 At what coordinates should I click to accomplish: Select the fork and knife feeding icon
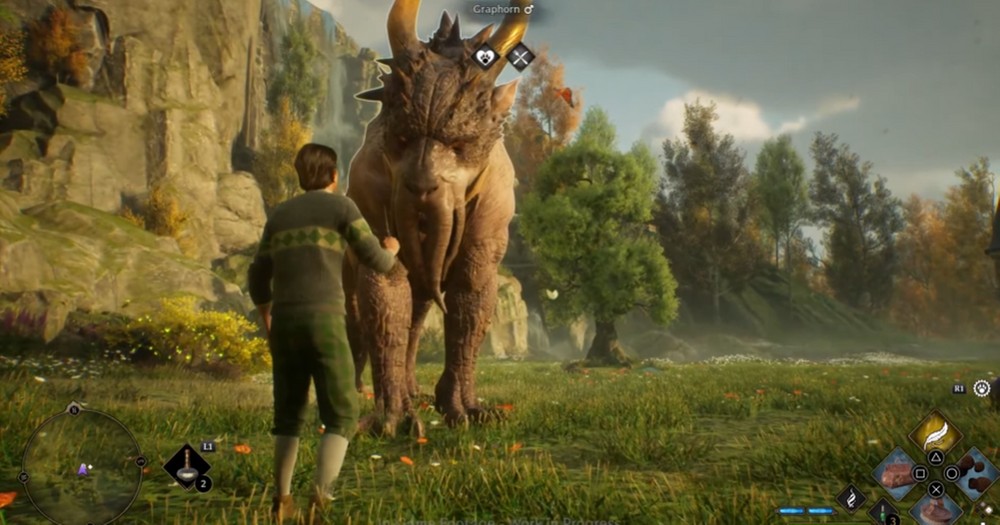tap(520, 57)
